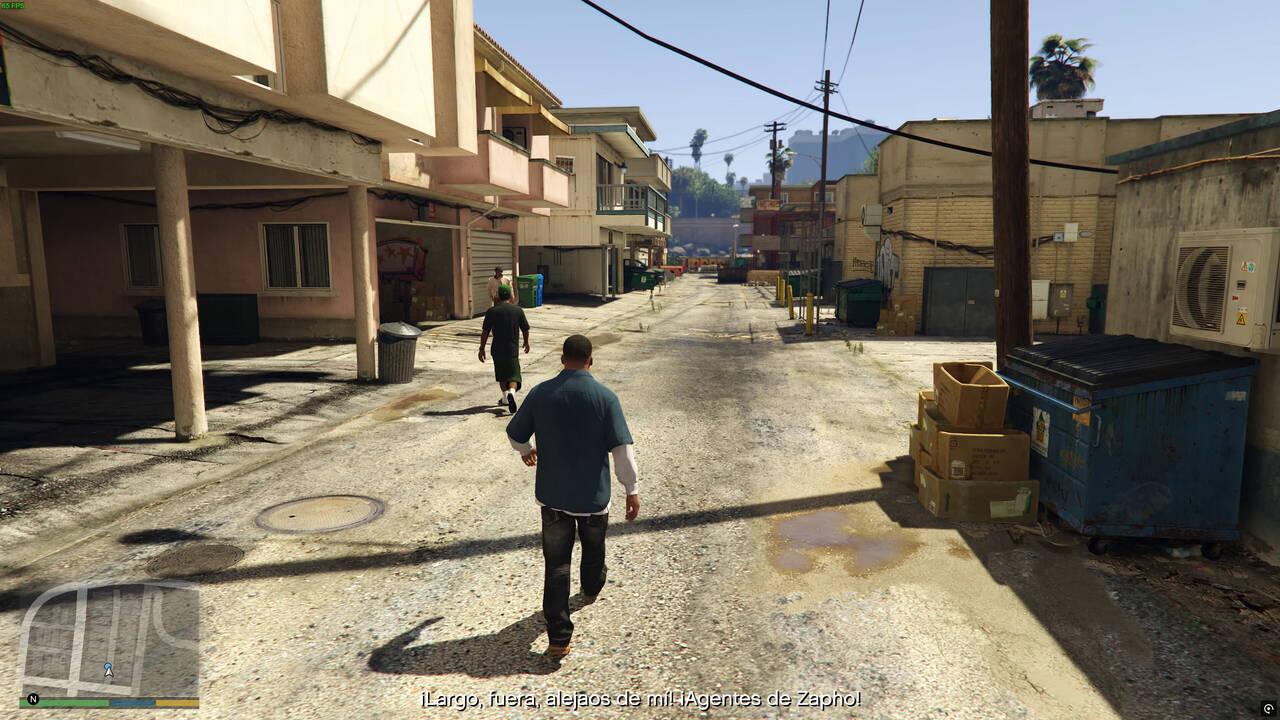Image resolution: width=1280 pixels, height=720 pixels.
Task: Click the yellow ability bar on the minimap
Action: 177,702
